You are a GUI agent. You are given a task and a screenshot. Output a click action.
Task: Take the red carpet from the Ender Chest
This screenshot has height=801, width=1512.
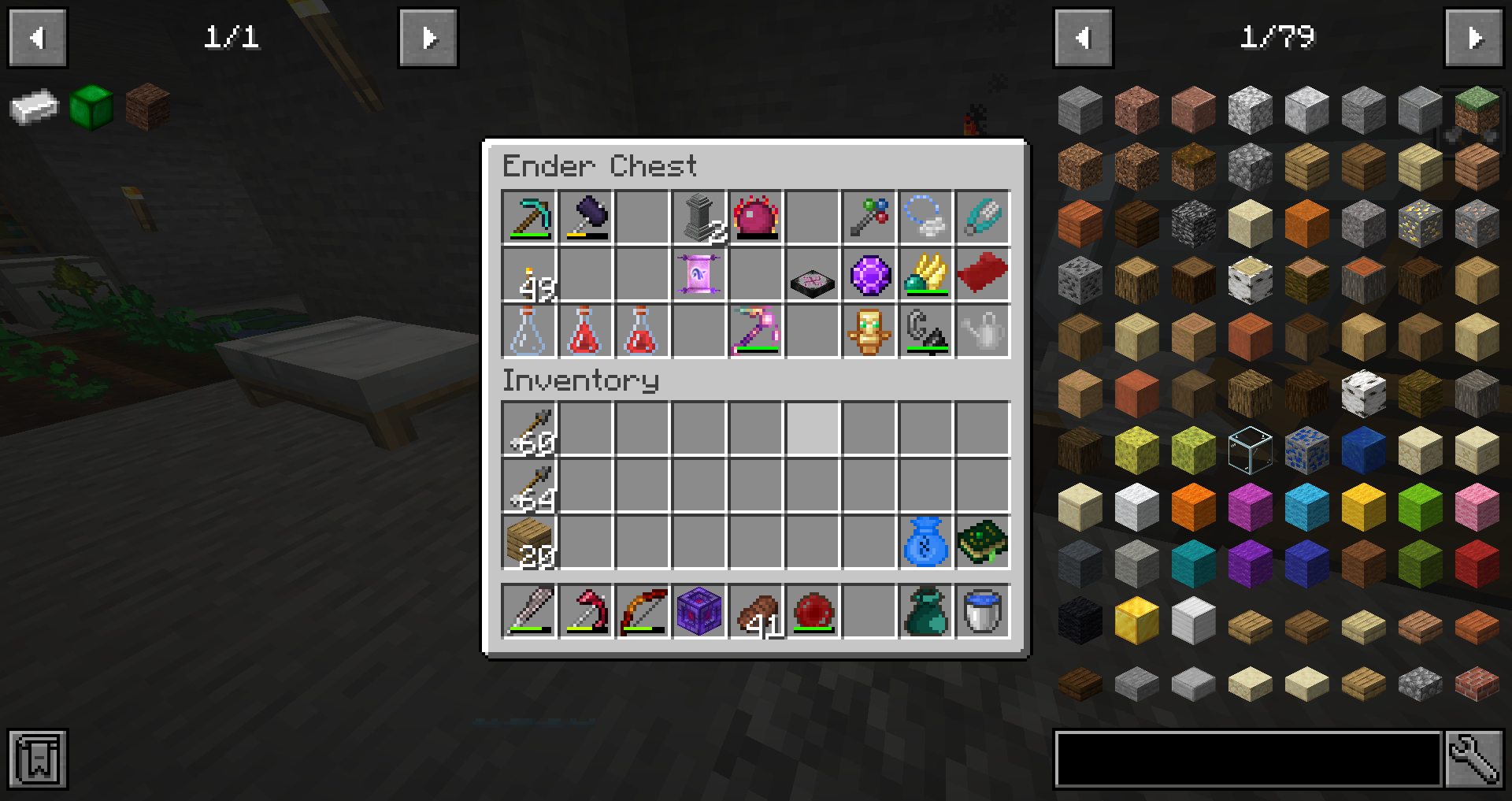click(x=982, y=275)
